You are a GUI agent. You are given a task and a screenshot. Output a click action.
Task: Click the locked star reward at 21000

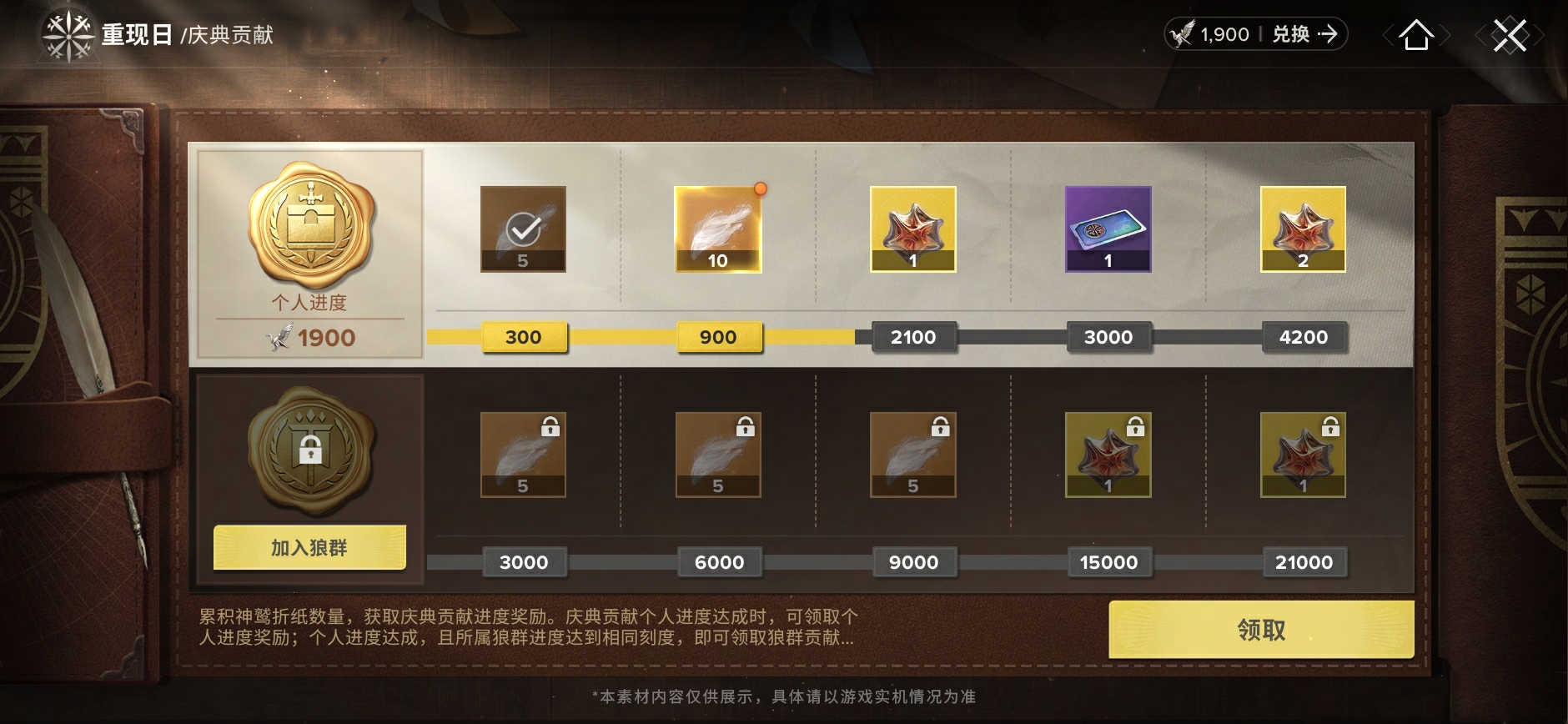point(1304,455)
